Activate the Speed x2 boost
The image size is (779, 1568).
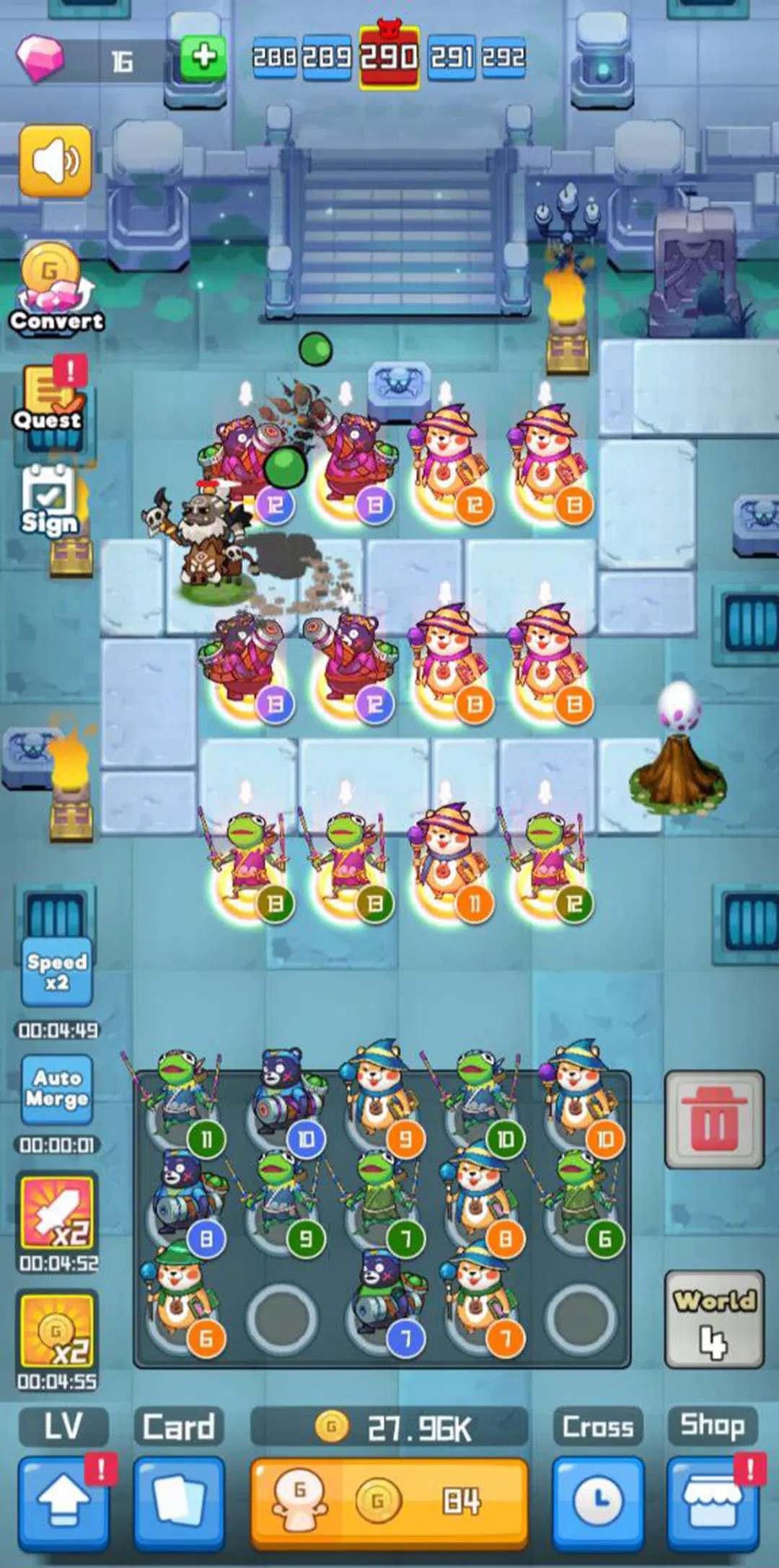pyautogui.click(x=57, y=972)
